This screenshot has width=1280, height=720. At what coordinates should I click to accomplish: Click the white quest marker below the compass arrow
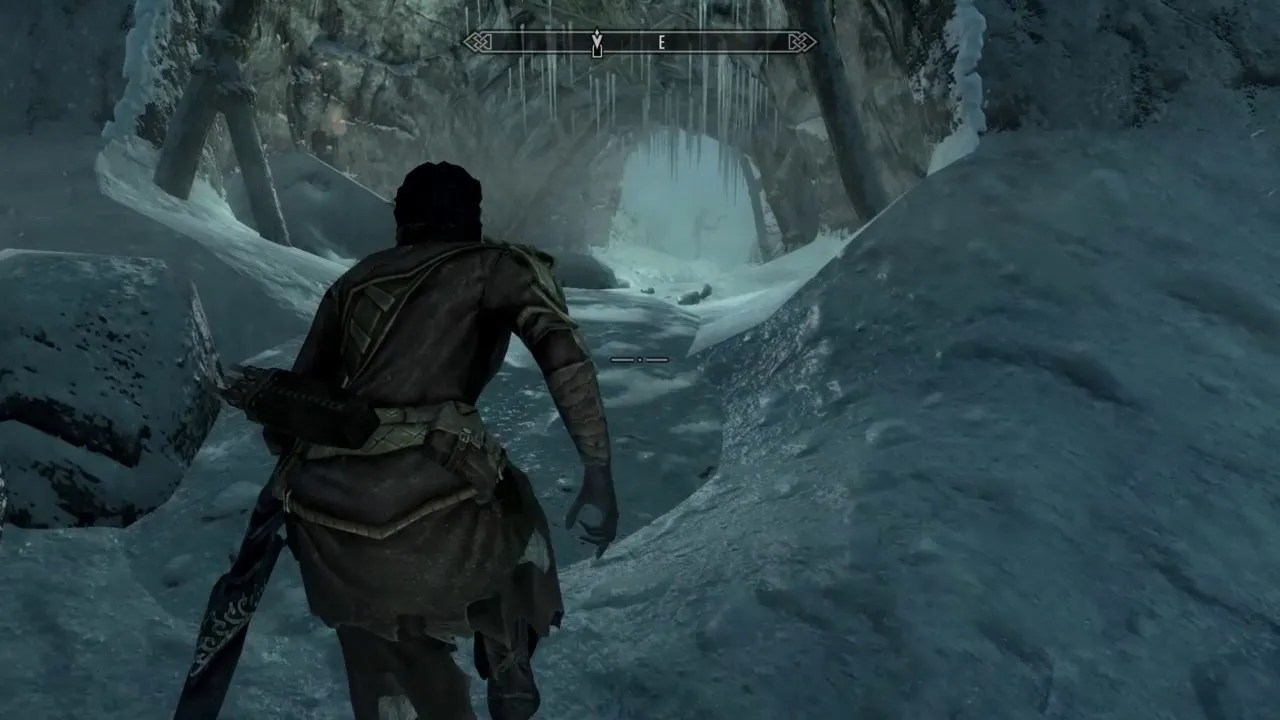point(597,52)
